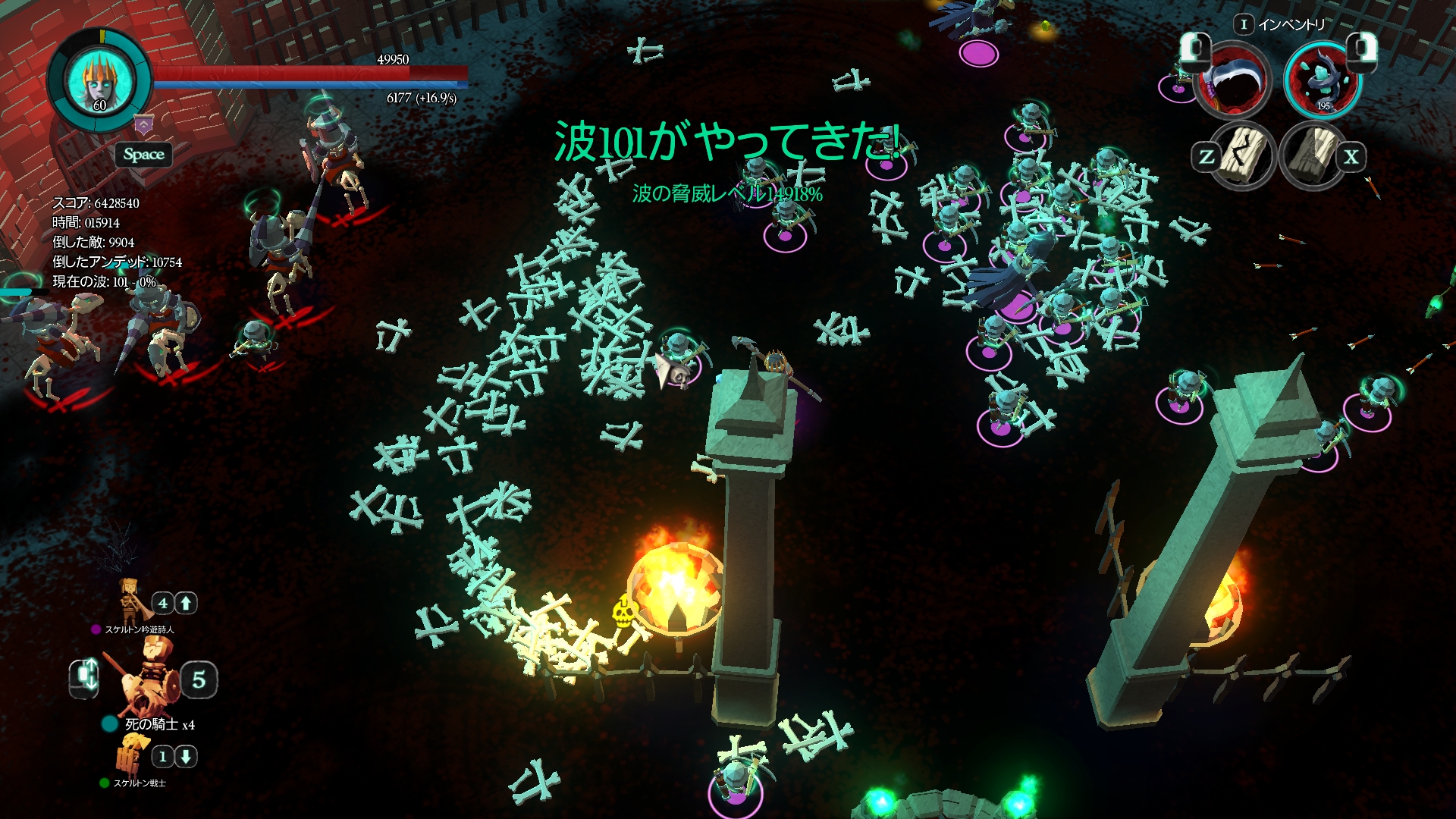Activate the crystal staff ability icon
Image resolution: width=1456 pixels, height=819 pixels.
[1323, 79]
